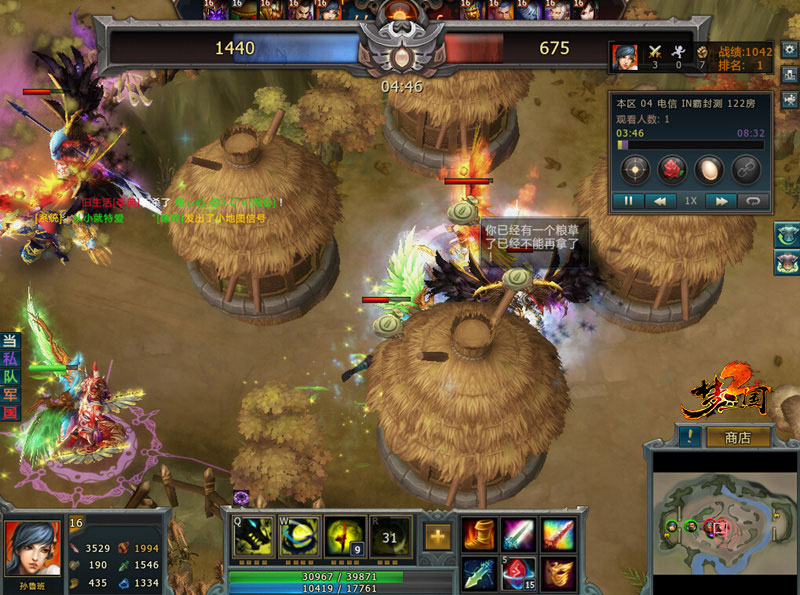Throw an egg at the player
The height and width of the screenshot is (595, 800).
(708, 169)
